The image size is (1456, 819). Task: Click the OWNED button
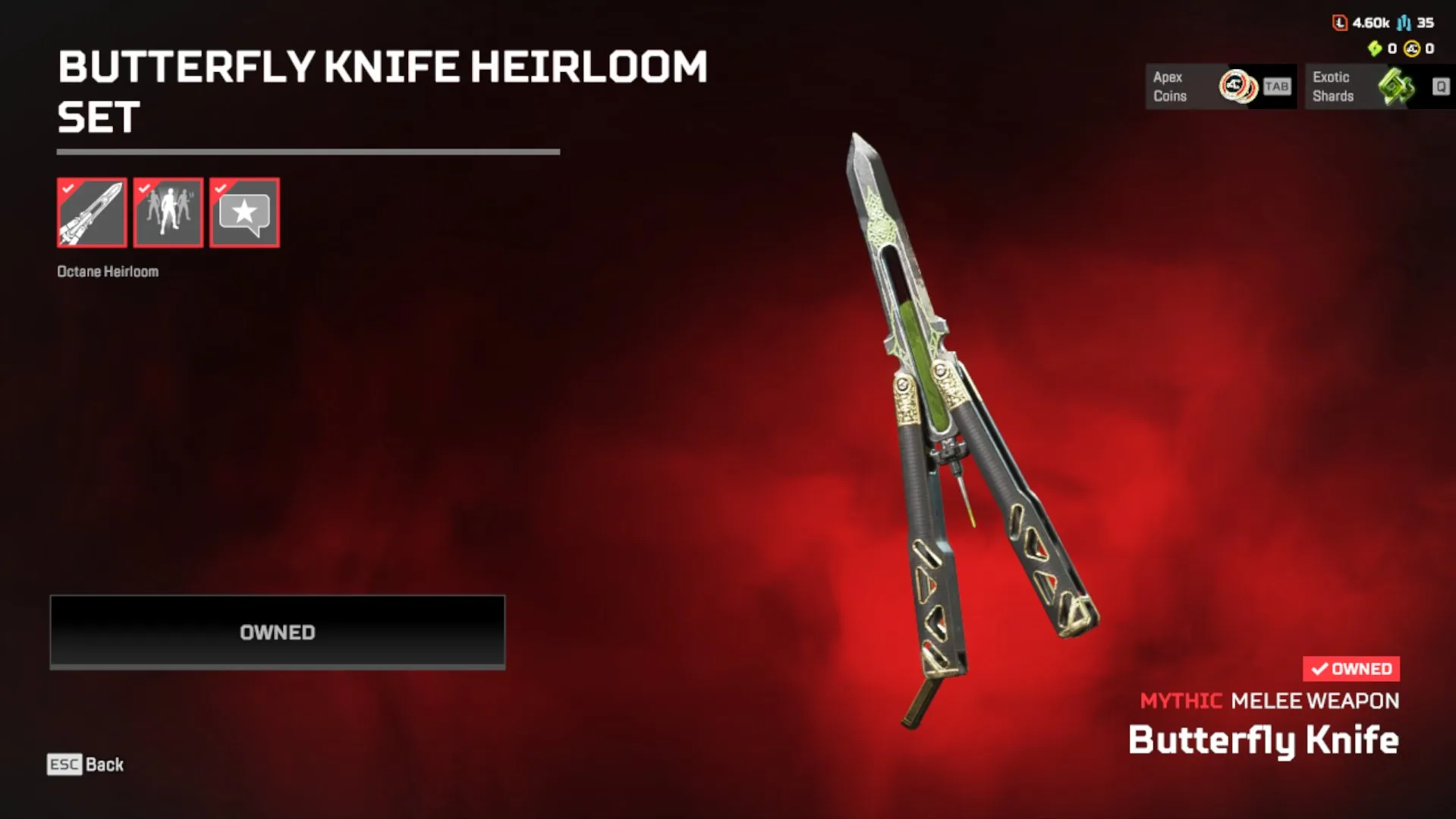[276, 631]
